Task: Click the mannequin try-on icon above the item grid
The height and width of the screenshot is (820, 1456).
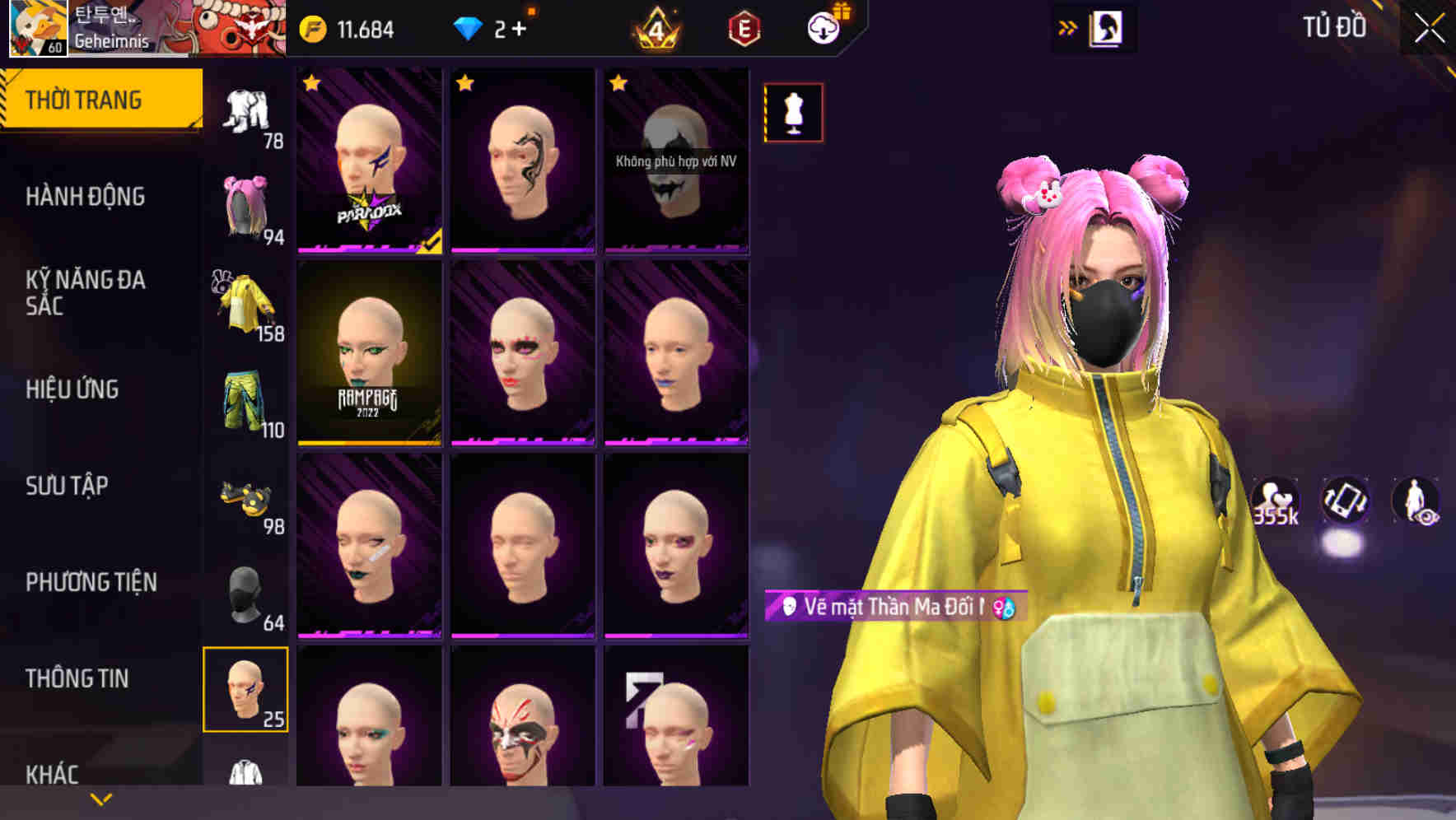Action: (793, 112)
